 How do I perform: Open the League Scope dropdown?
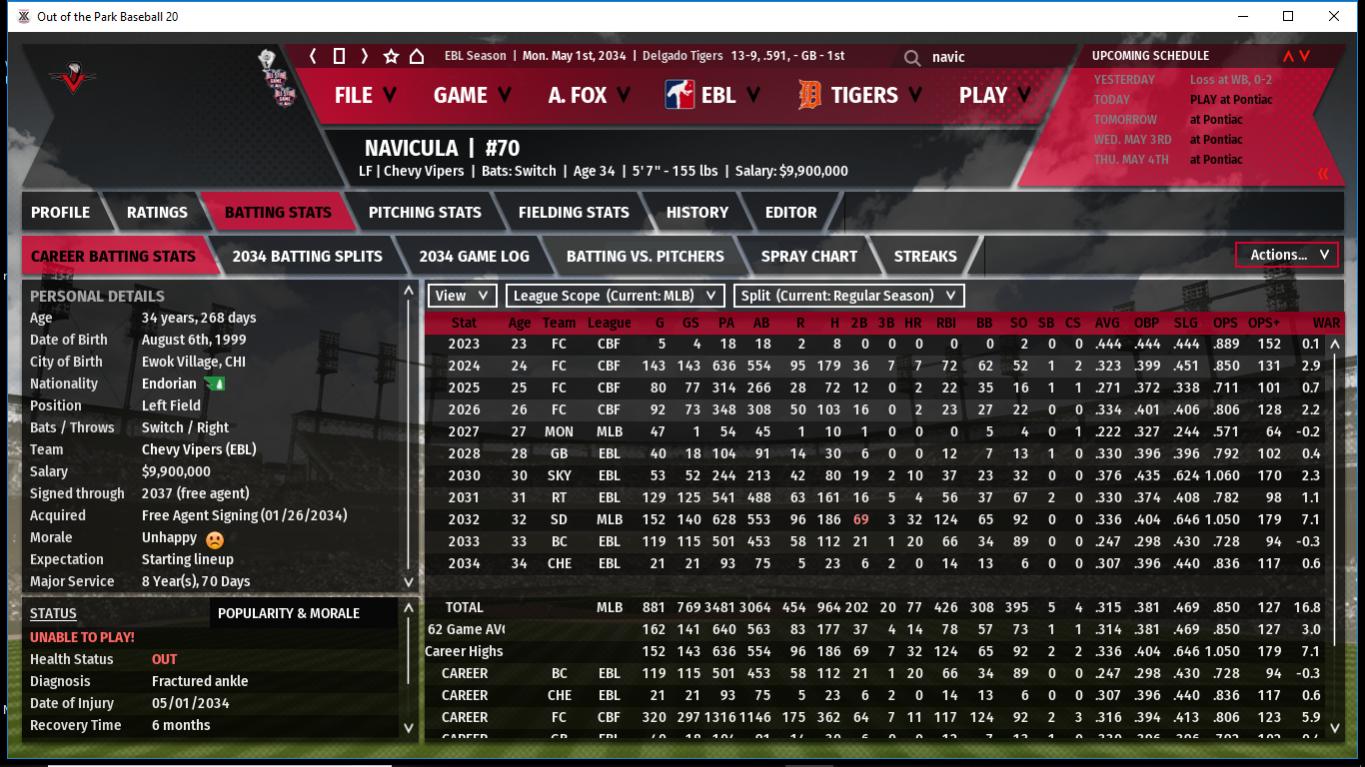point(615,295)
